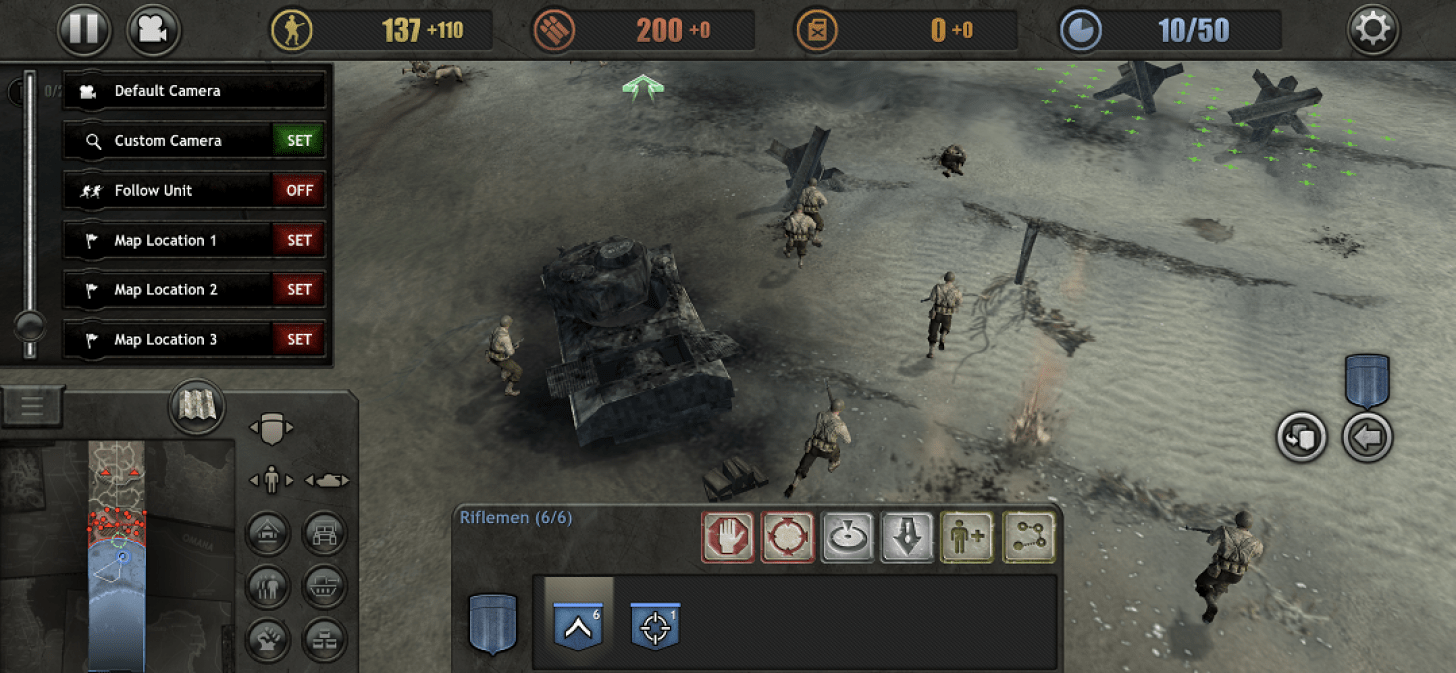Activate the red hand Stop command
Screen dimensions: 1456x673
727,537
